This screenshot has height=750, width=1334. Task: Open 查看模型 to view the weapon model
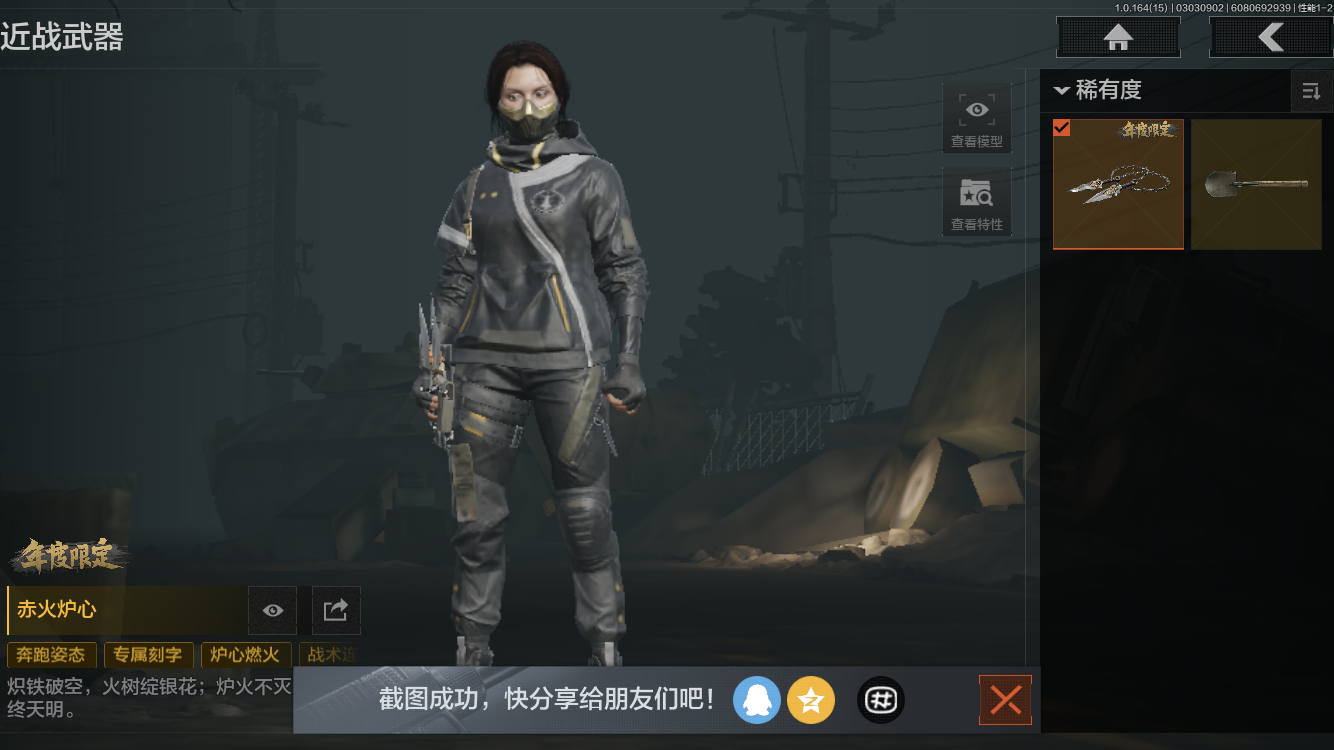pyautogui.click(x=976, y=117)
